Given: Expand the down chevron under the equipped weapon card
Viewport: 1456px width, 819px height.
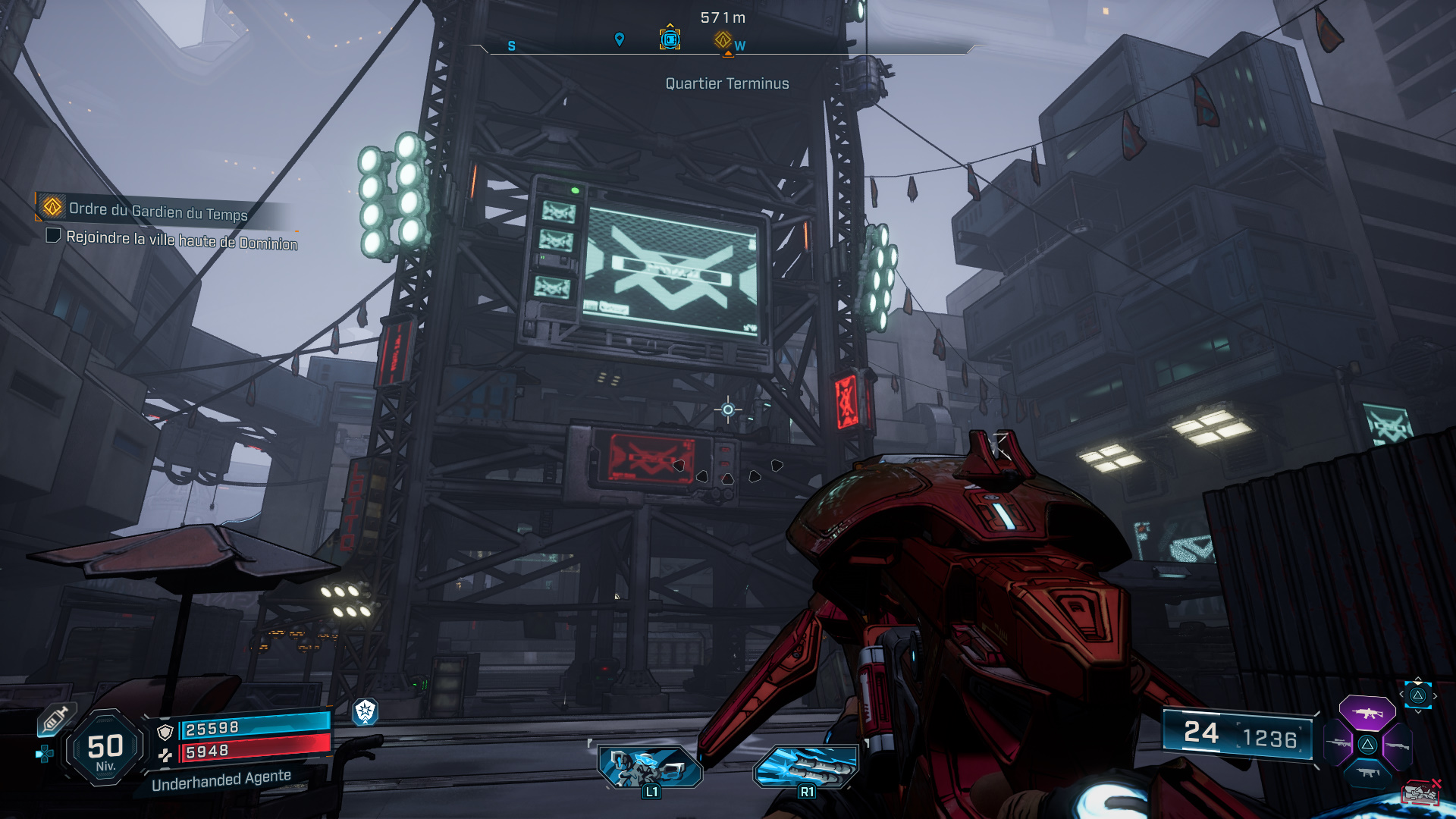Looking at the screenshot, I should [x=1417, y=712].
